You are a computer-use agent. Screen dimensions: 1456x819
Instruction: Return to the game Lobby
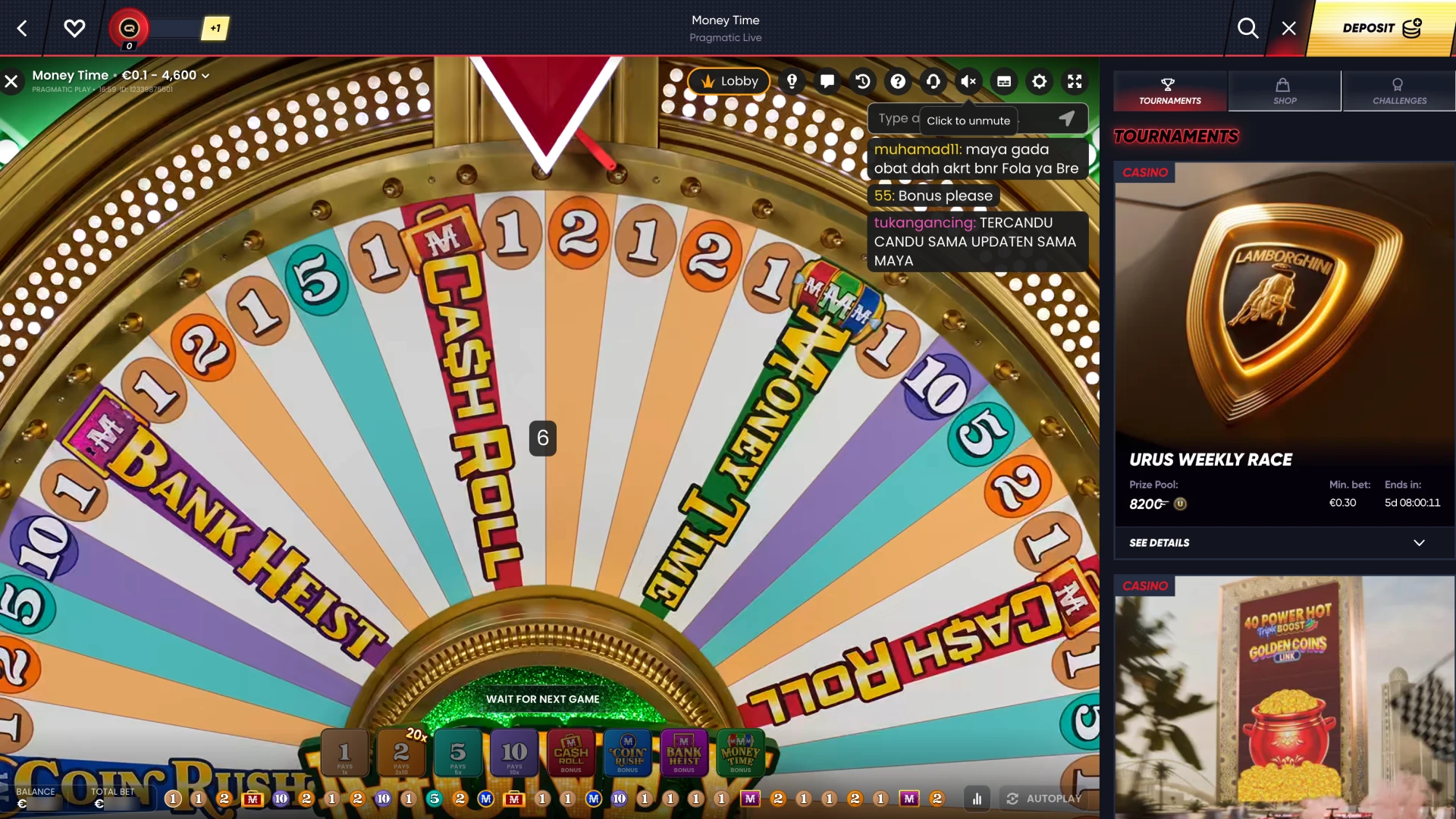pos(729,81)
